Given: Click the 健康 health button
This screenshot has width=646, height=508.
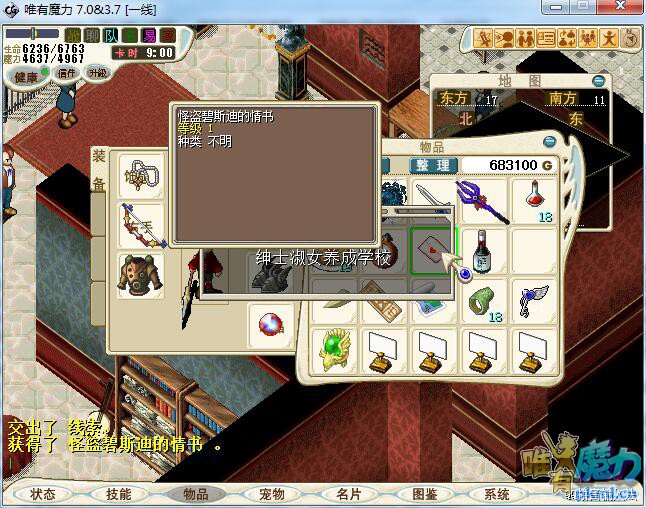Looking at the screenshot, I should click(27, 76).
